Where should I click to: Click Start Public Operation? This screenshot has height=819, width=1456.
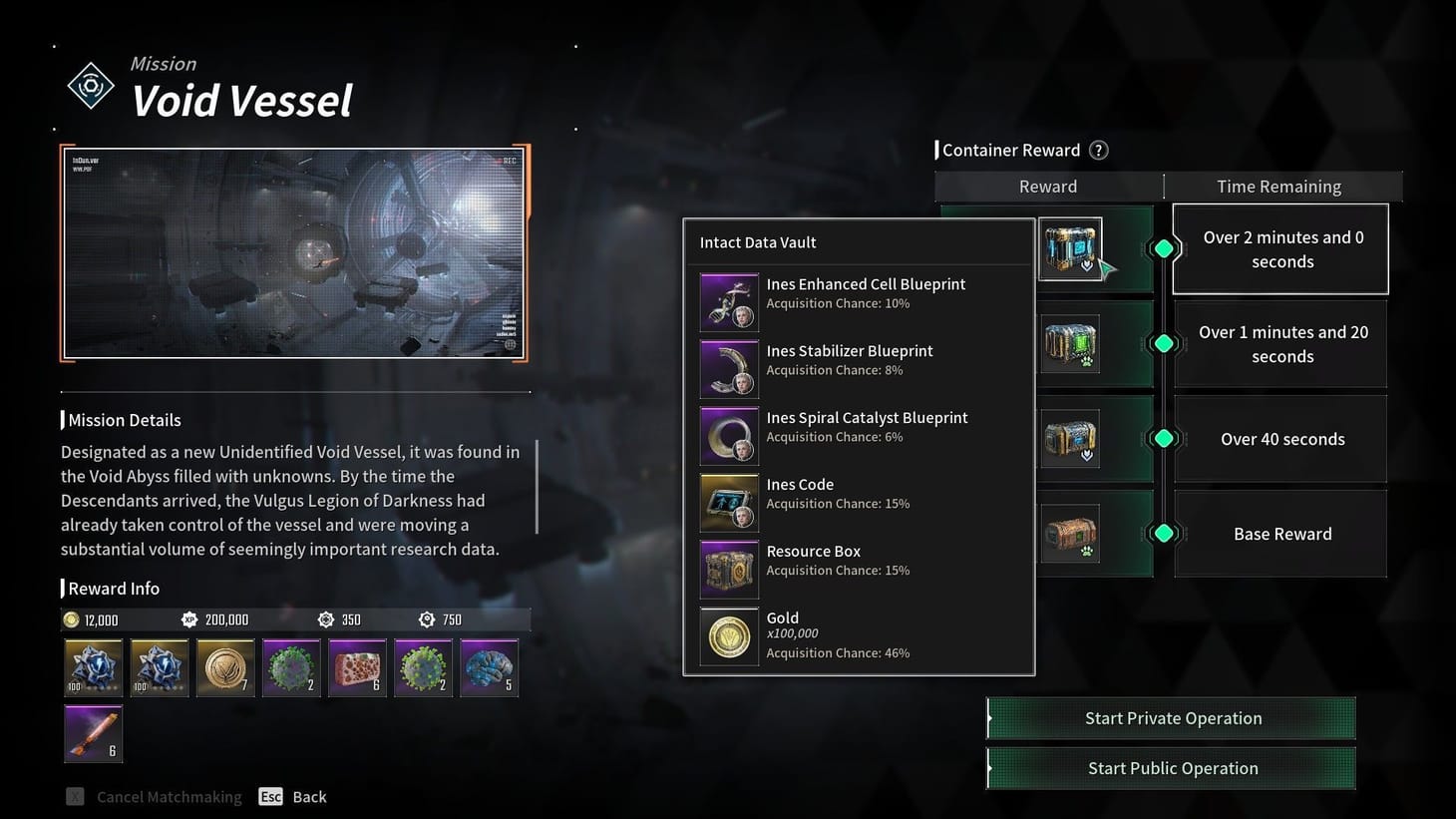[1171, 768]
